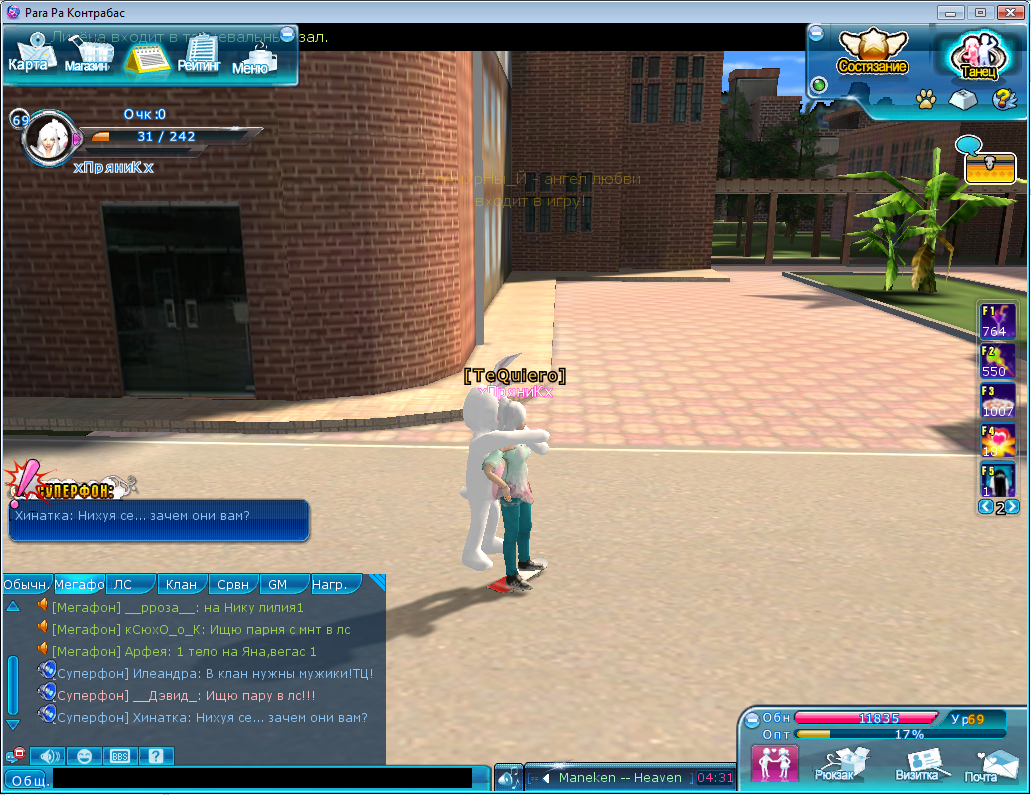Switch to the Клан chat tab
The width and height of the screenshot is (1031, 795).
[182, 585]
